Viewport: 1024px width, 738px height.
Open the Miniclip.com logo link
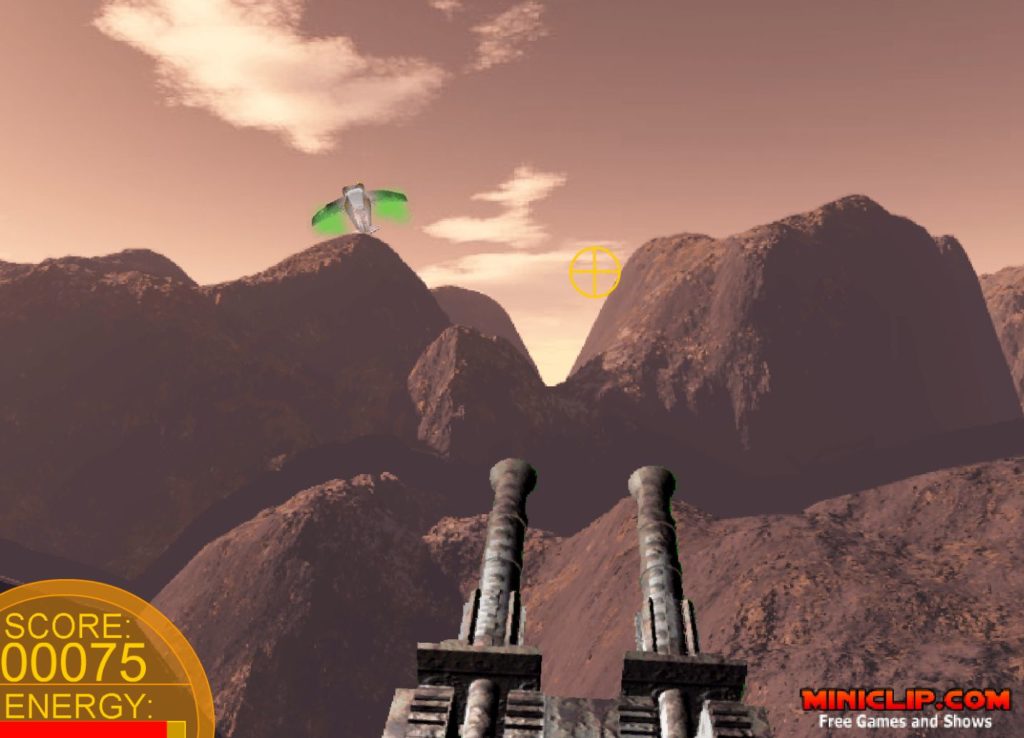(x=905, y=700)
